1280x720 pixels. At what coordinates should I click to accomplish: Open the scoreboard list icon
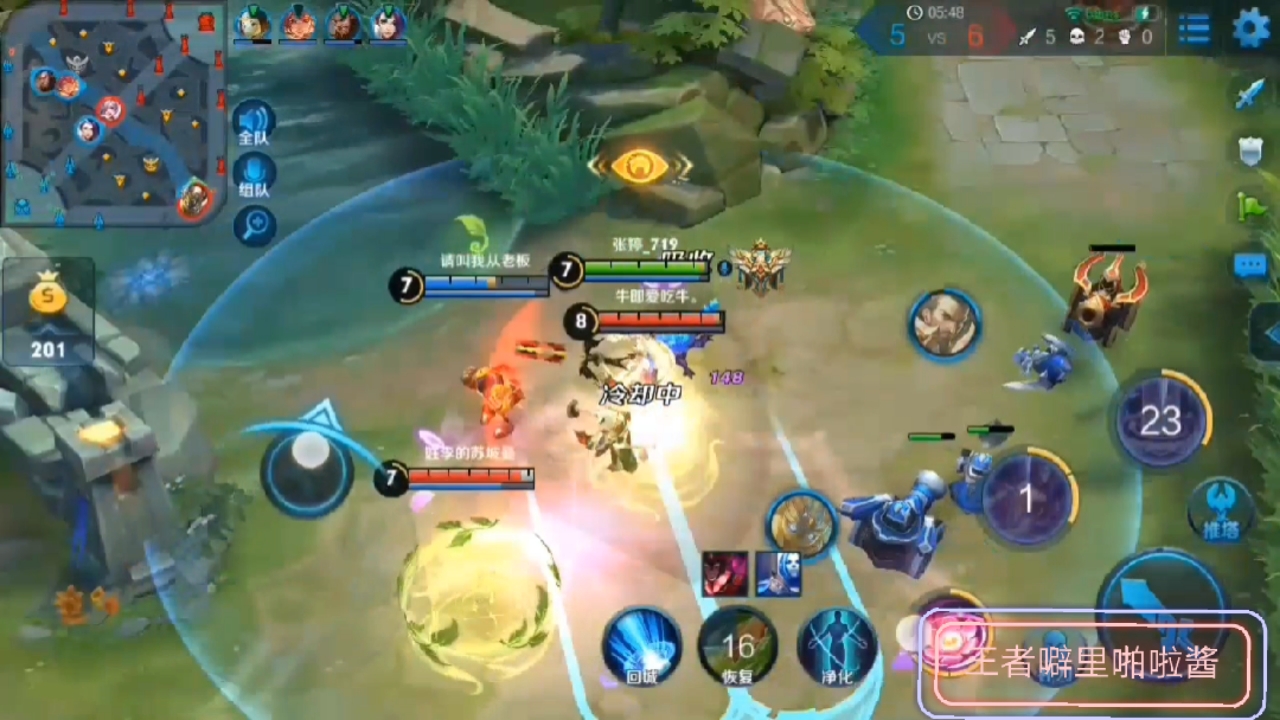[x=1194, y=29]
